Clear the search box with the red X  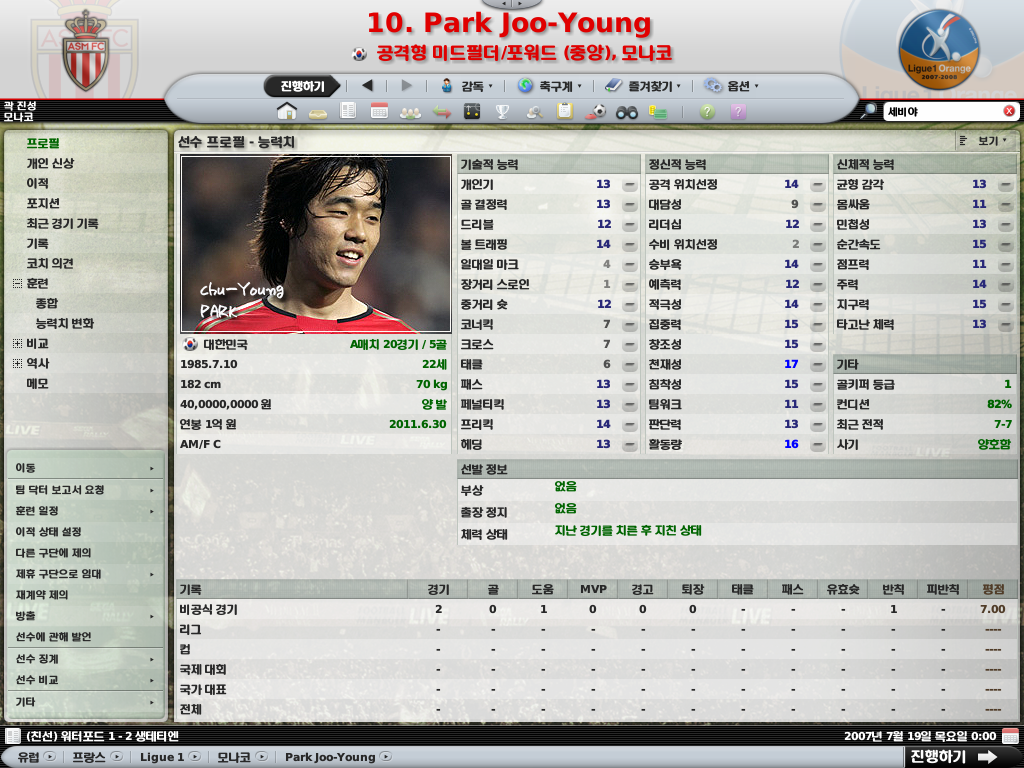click(1009, 111)
